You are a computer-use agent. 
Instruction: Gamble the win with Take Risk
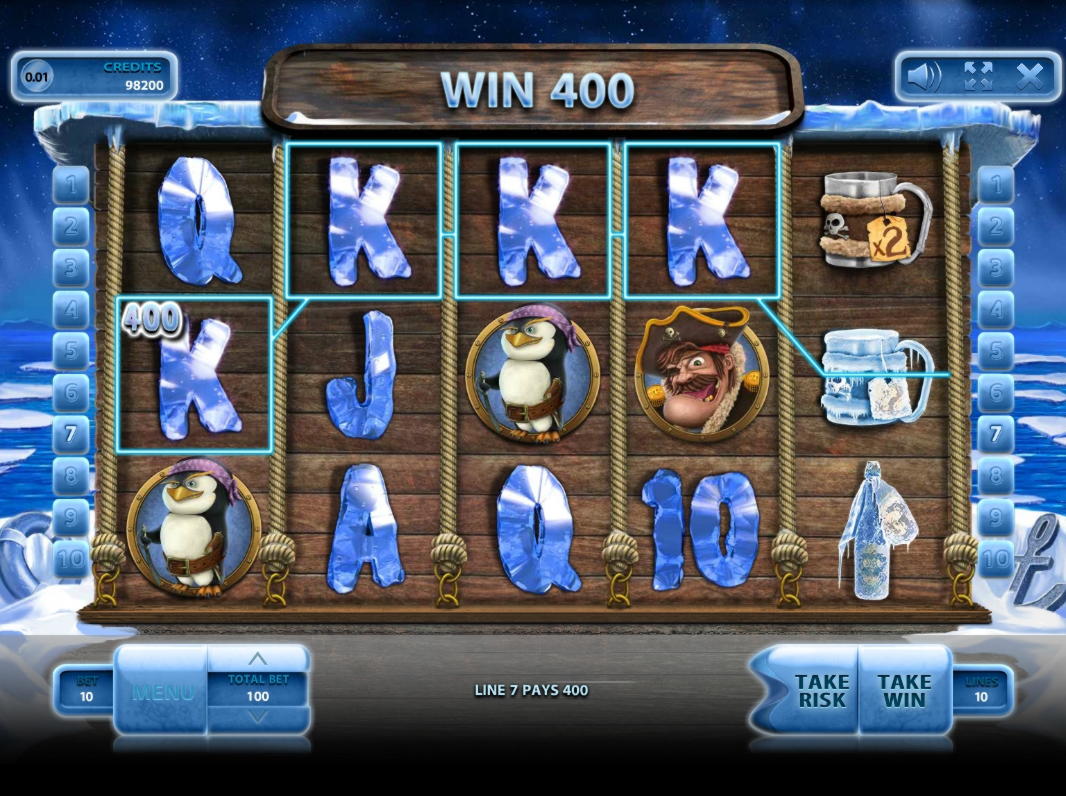(x=821, y=690)
